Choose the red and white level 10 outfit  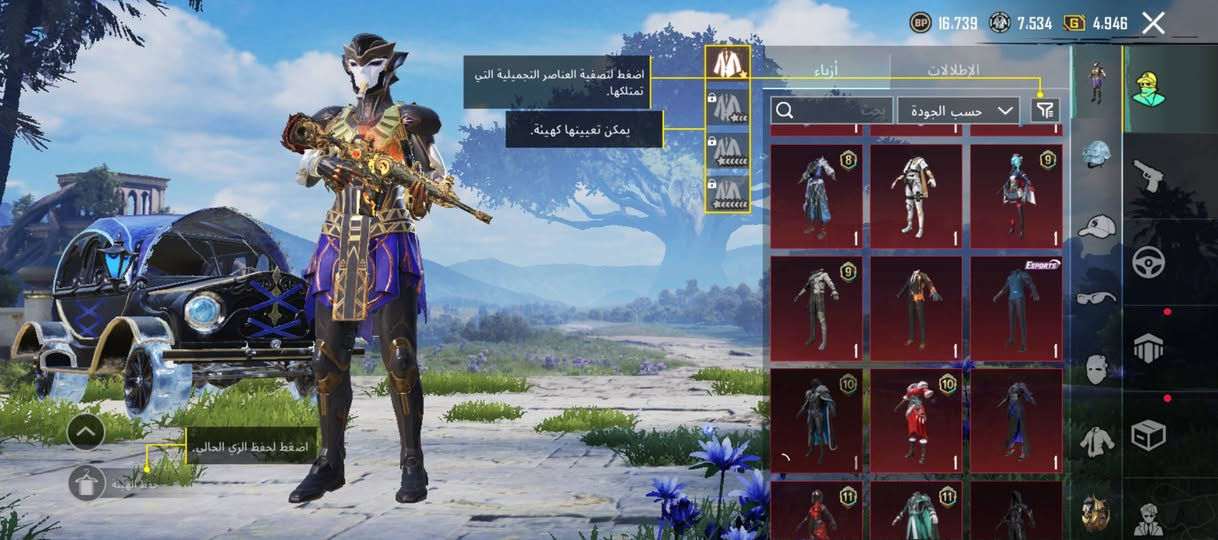(x=916, y=420)
